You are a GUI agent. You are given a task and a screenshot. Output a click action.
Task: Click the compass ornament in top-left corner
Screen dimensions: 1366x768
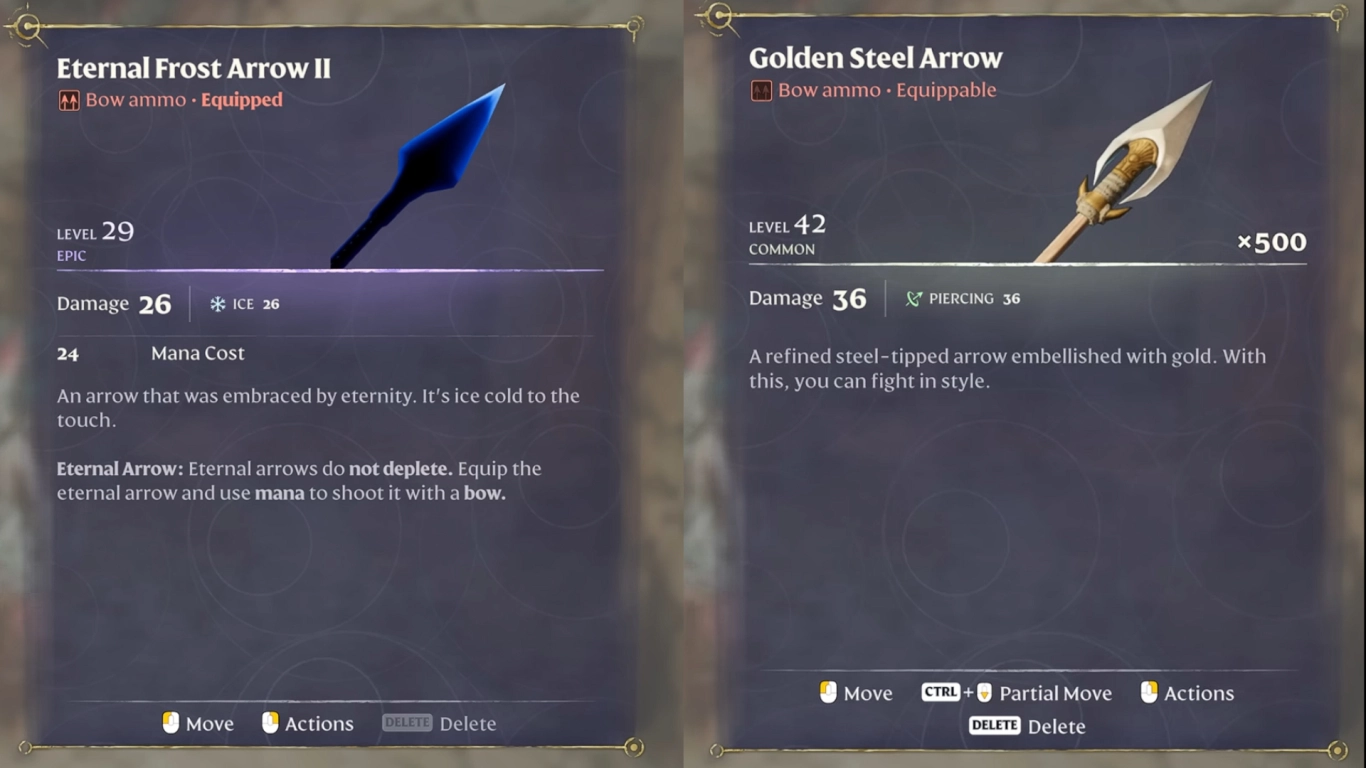[x=28, y=27]
